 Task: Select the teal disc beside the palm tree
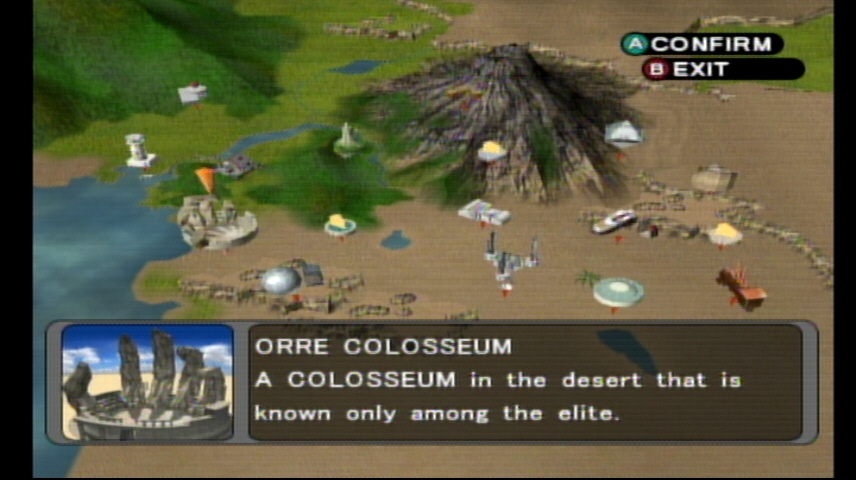[x=618, y=292]
